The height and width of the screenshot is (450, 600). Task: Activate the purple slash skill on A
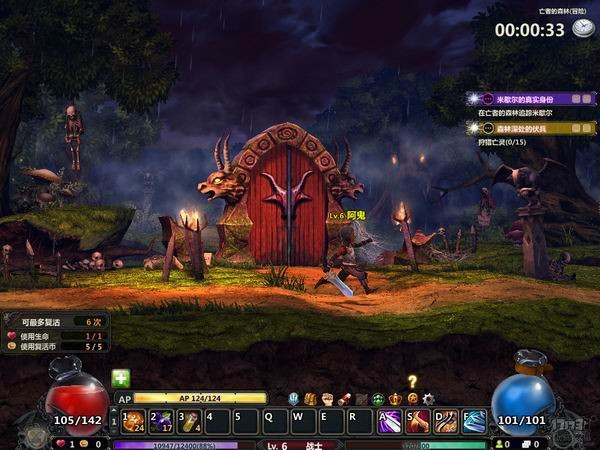pos(389,421)
